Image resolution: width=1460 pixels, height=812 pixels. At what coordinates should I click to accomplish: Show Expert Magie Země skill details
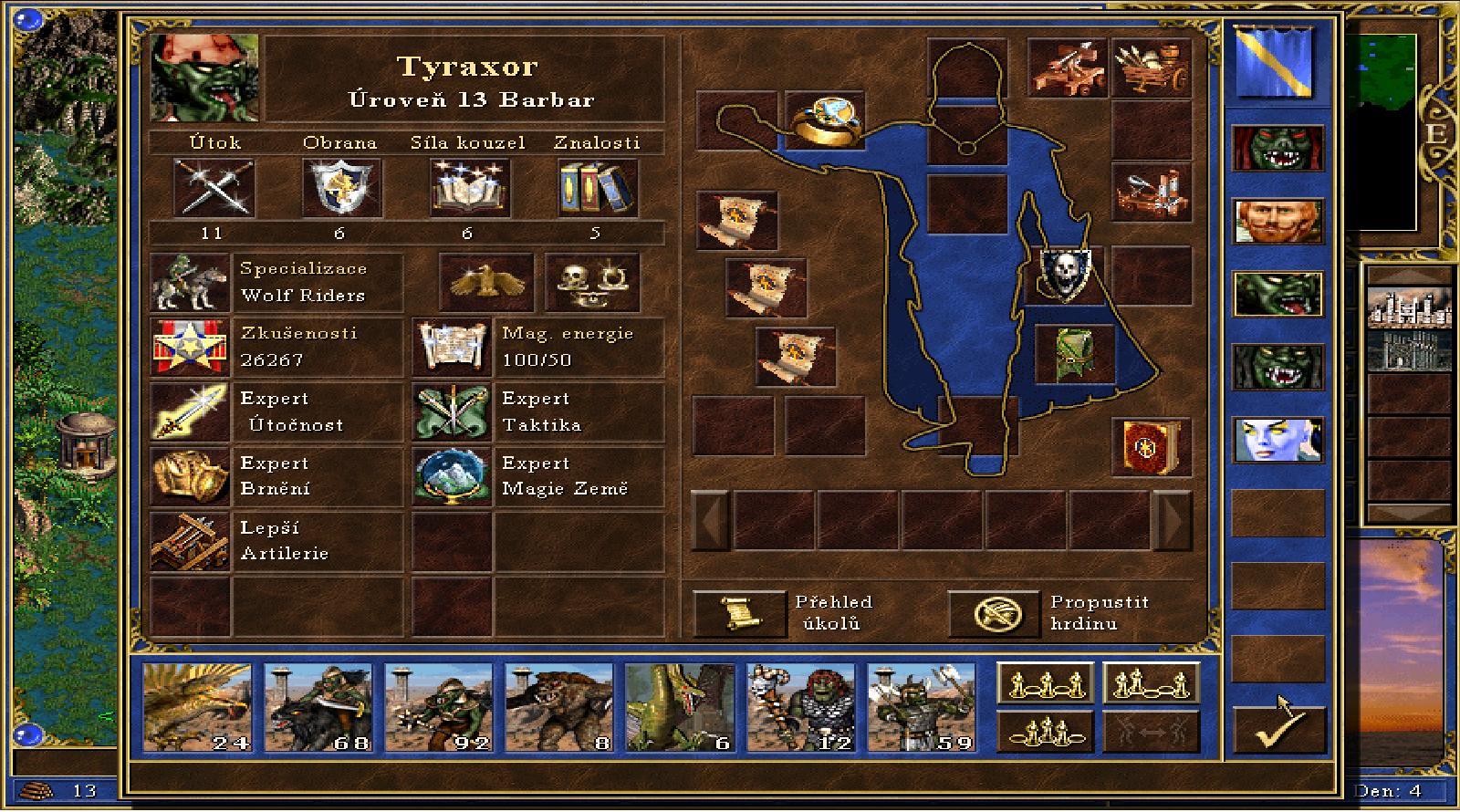451,476
